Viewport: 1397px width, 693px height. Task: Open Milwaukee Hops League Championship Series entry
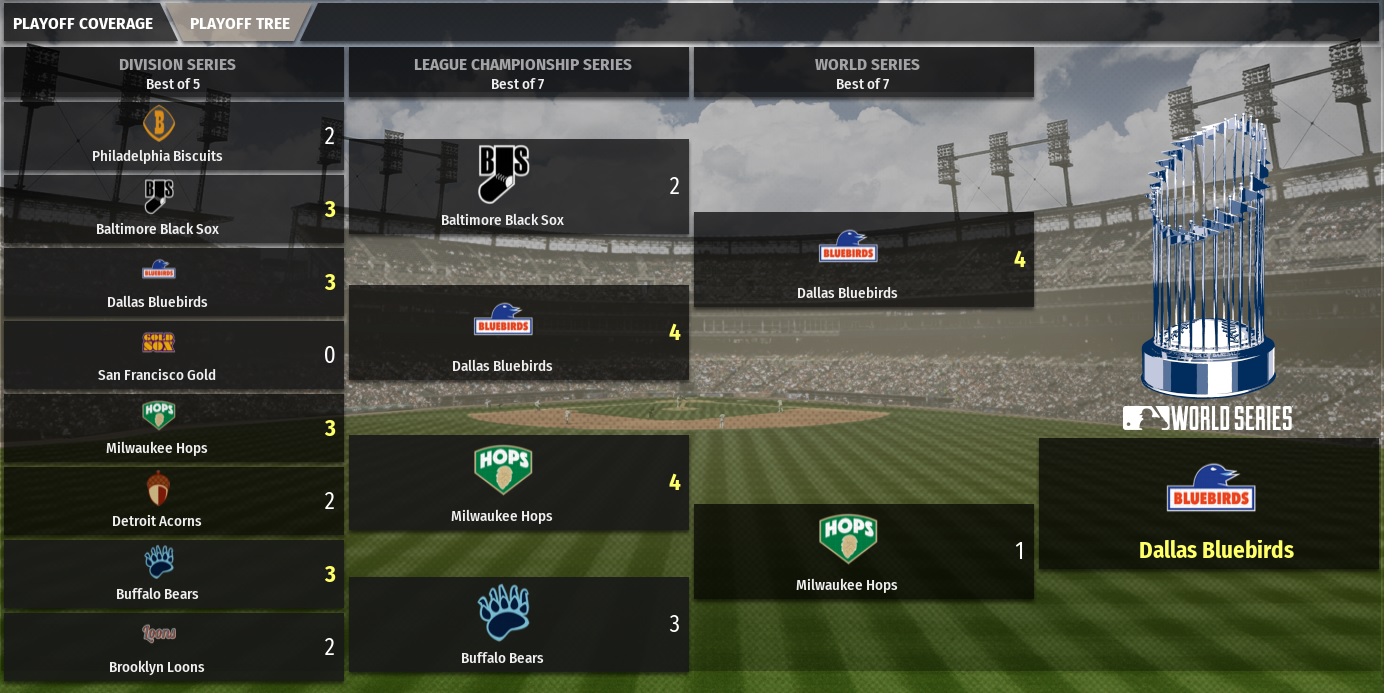pyautogui.click(x=518, y=483)
